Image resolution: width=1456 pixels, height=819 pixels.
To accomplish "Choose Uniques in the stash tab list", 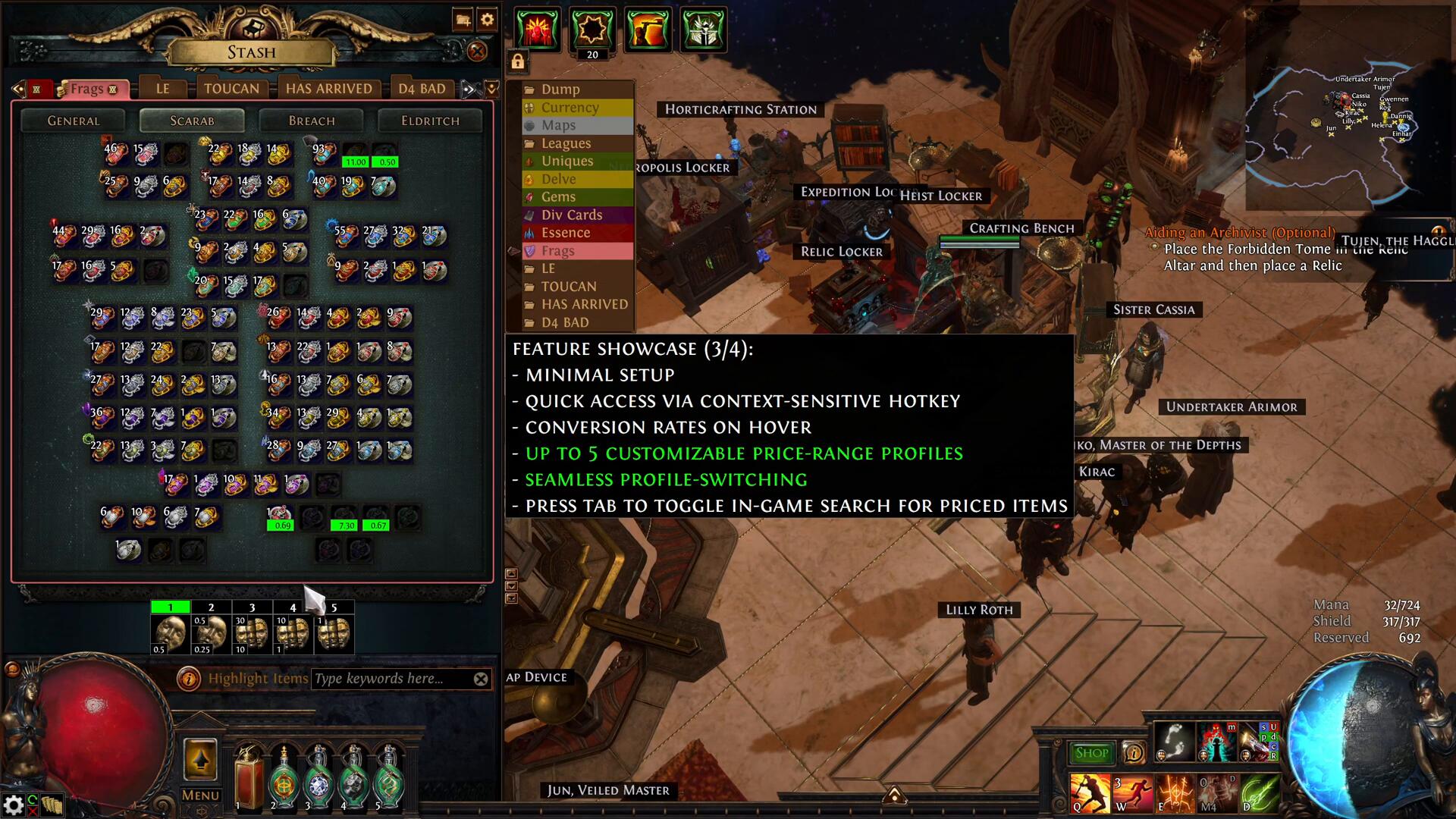I will [566, 161].
